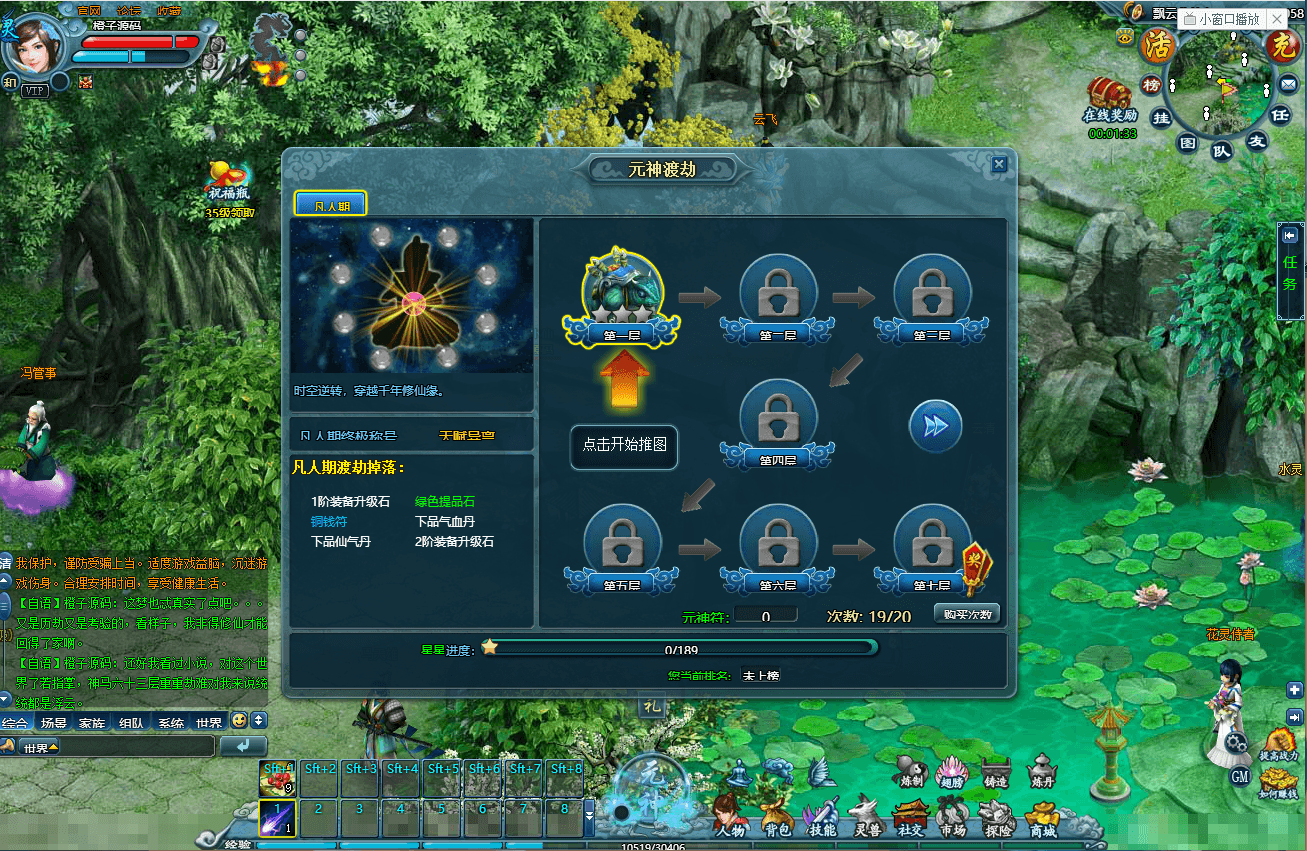Click the 充 recharge button
Viewport: 1307px width, 851px height.
(1281, 46)
